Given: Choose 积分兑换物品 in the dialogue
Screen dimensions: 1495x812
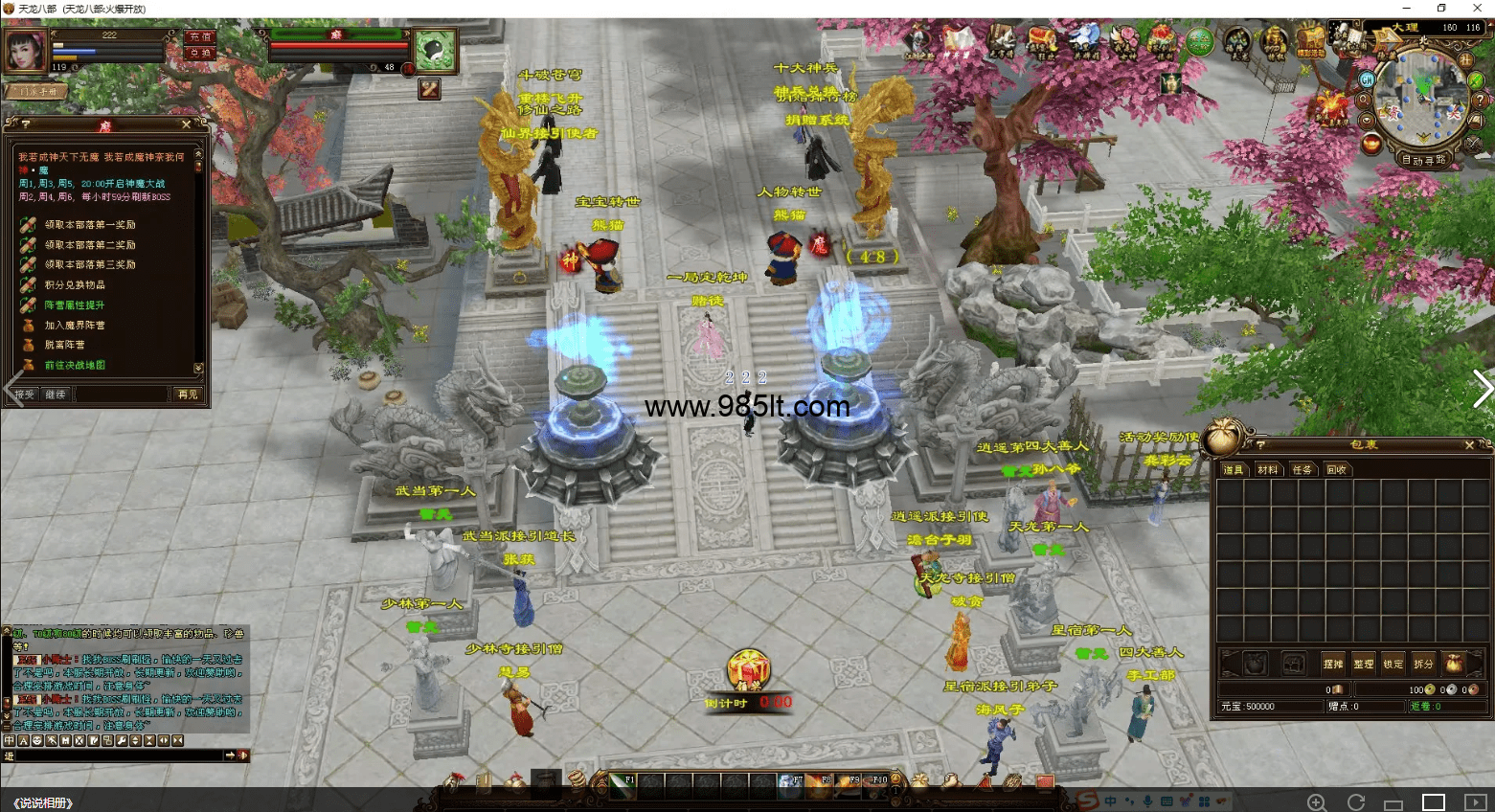Looking at the screenshot, I should pyautogui.click(x=75, y=284).
